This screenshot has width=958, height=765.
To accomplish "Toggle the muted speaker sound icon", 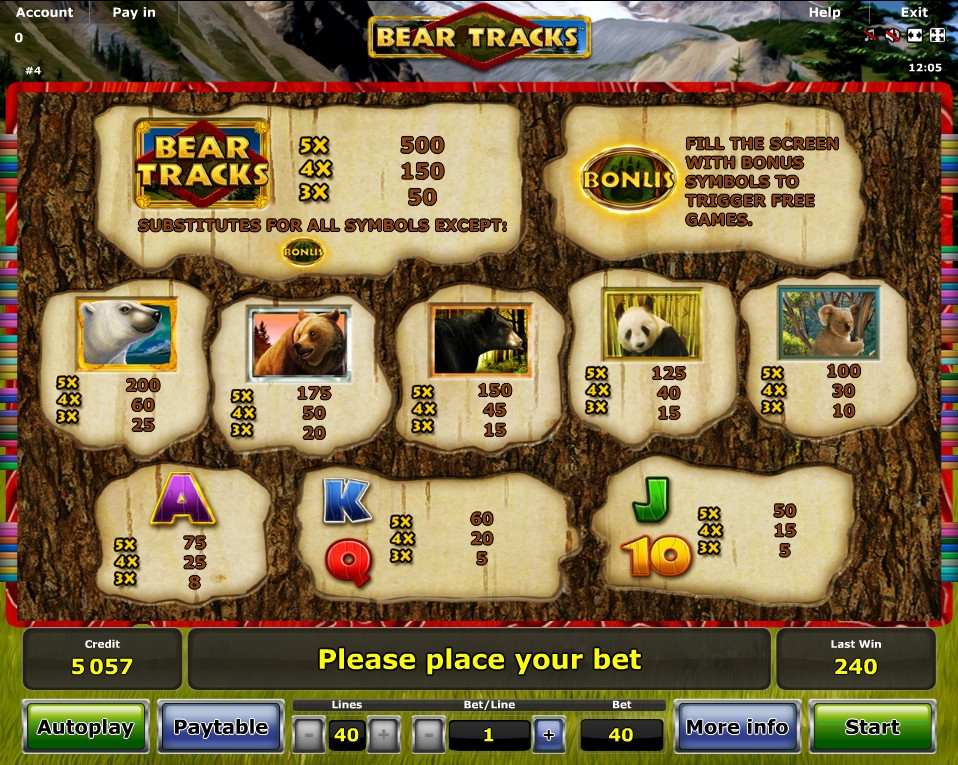I will [x=892, y=35].
